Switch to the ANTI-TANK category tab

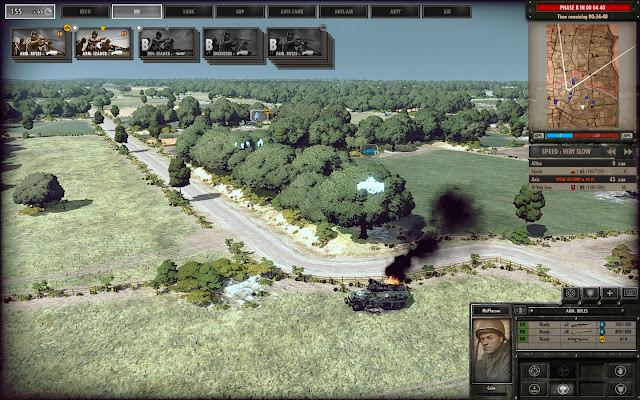pyautogui.click(x=291, y=12)
